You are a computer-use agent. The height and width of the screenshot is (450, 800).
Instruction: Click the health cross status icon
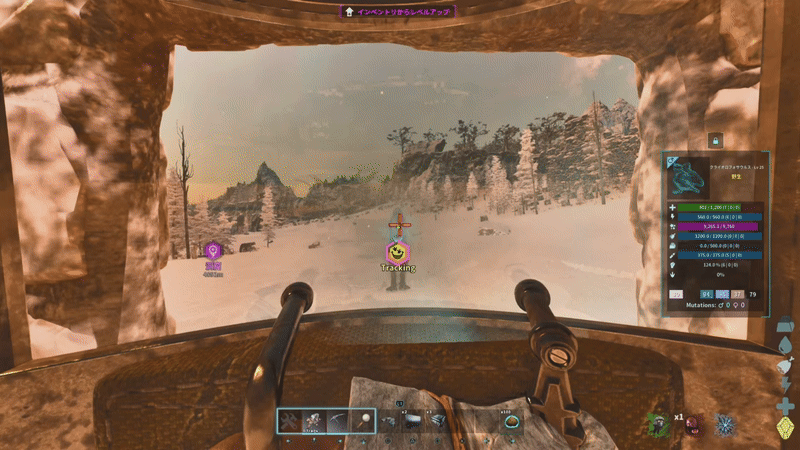(786, 407)
